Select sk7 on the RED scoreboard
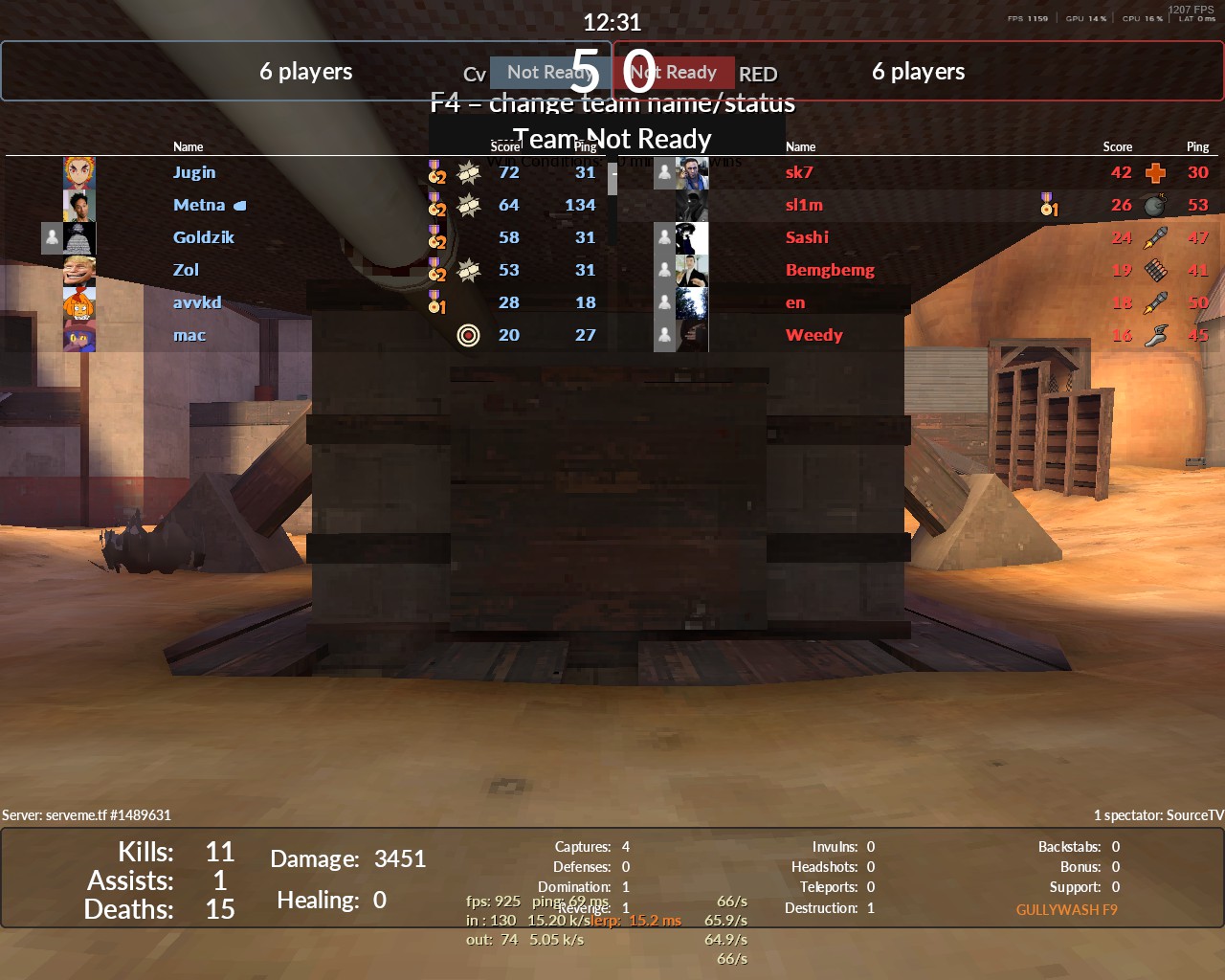Screen dimensions: 1225x980 tap(799, 172)
